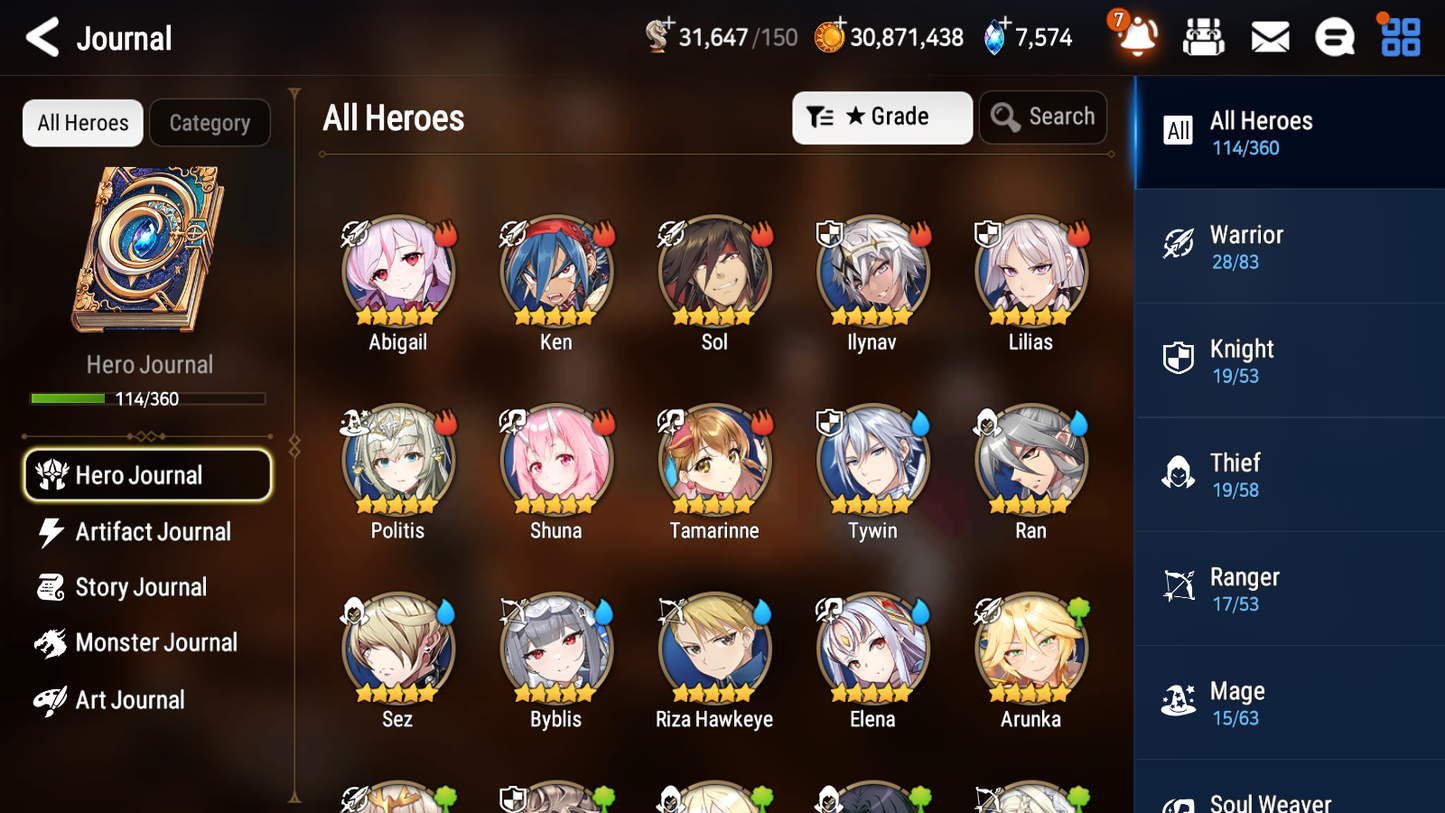Open the mail inbox icon
The height and width of the screenshot is (813, 1445).
click(1269, 36)
